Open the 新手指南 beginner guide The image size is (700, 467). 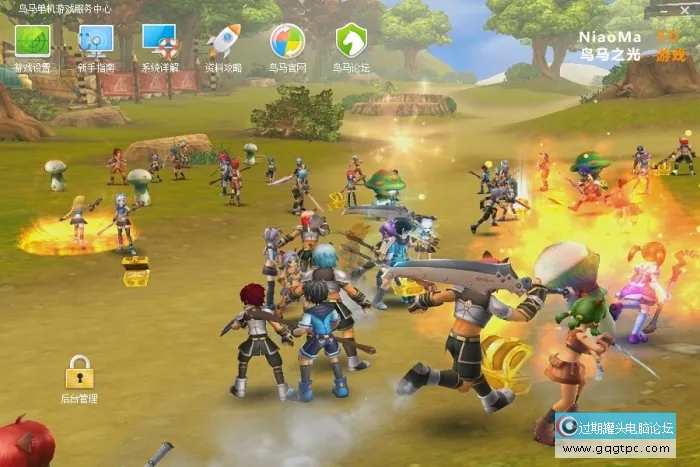96,42
